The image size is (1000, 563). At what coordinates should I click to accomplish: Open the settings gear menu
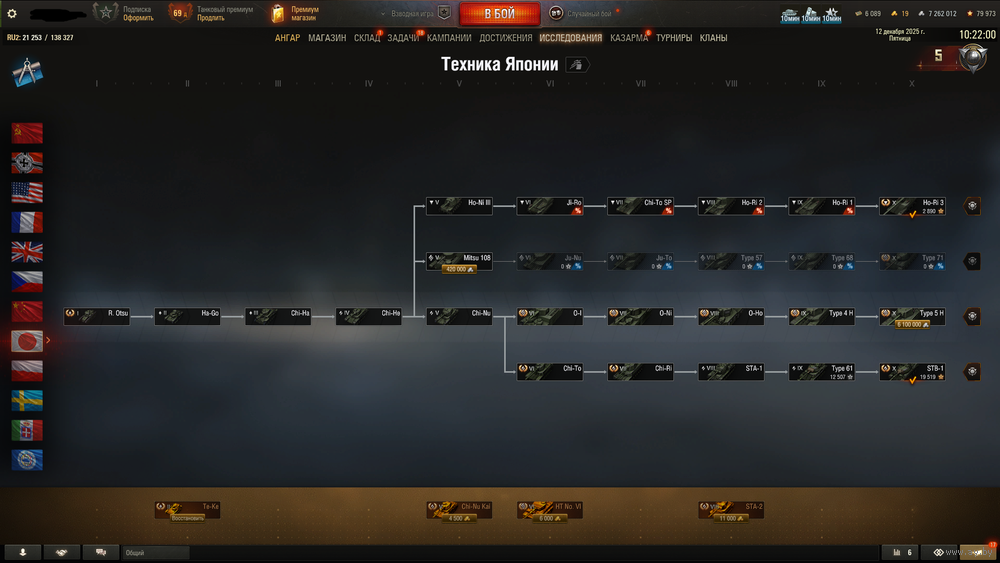pos(12,13)
